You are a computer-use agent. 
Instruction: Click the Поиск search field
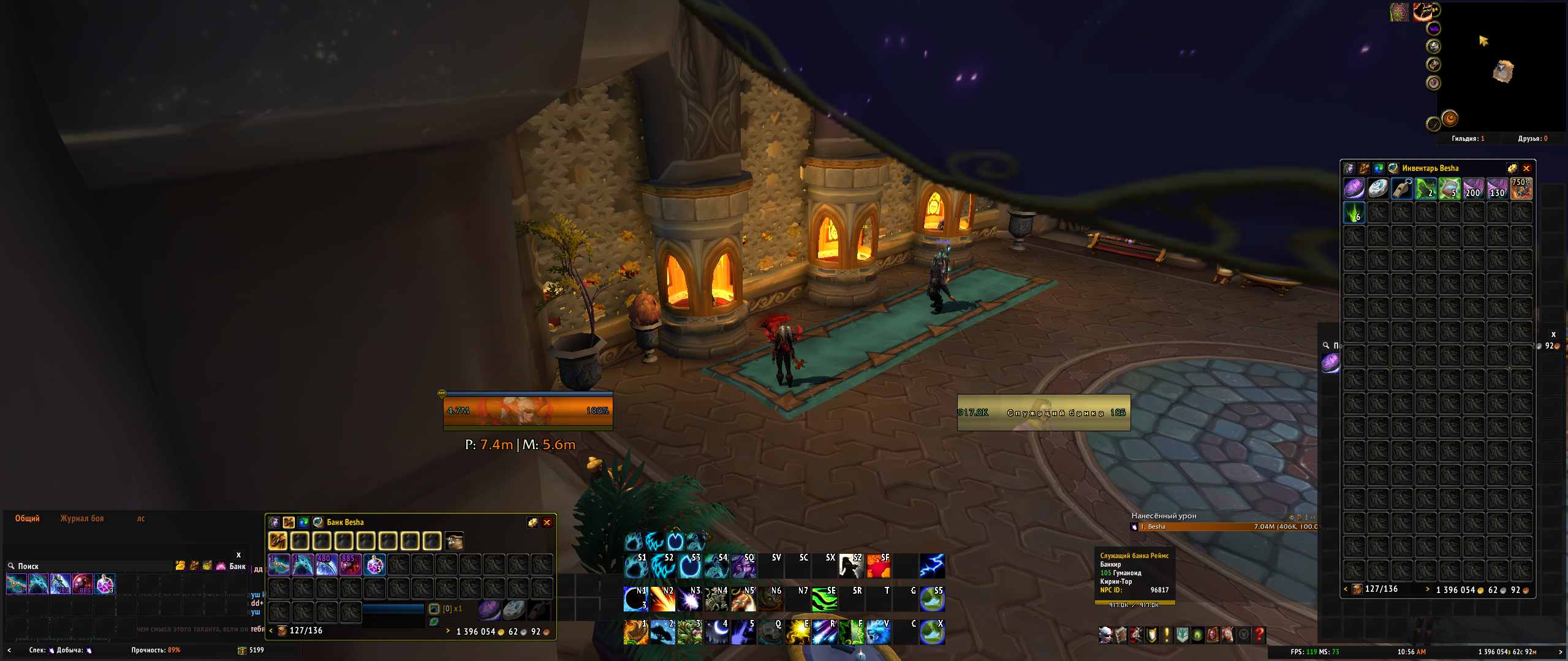coord(92,566)
